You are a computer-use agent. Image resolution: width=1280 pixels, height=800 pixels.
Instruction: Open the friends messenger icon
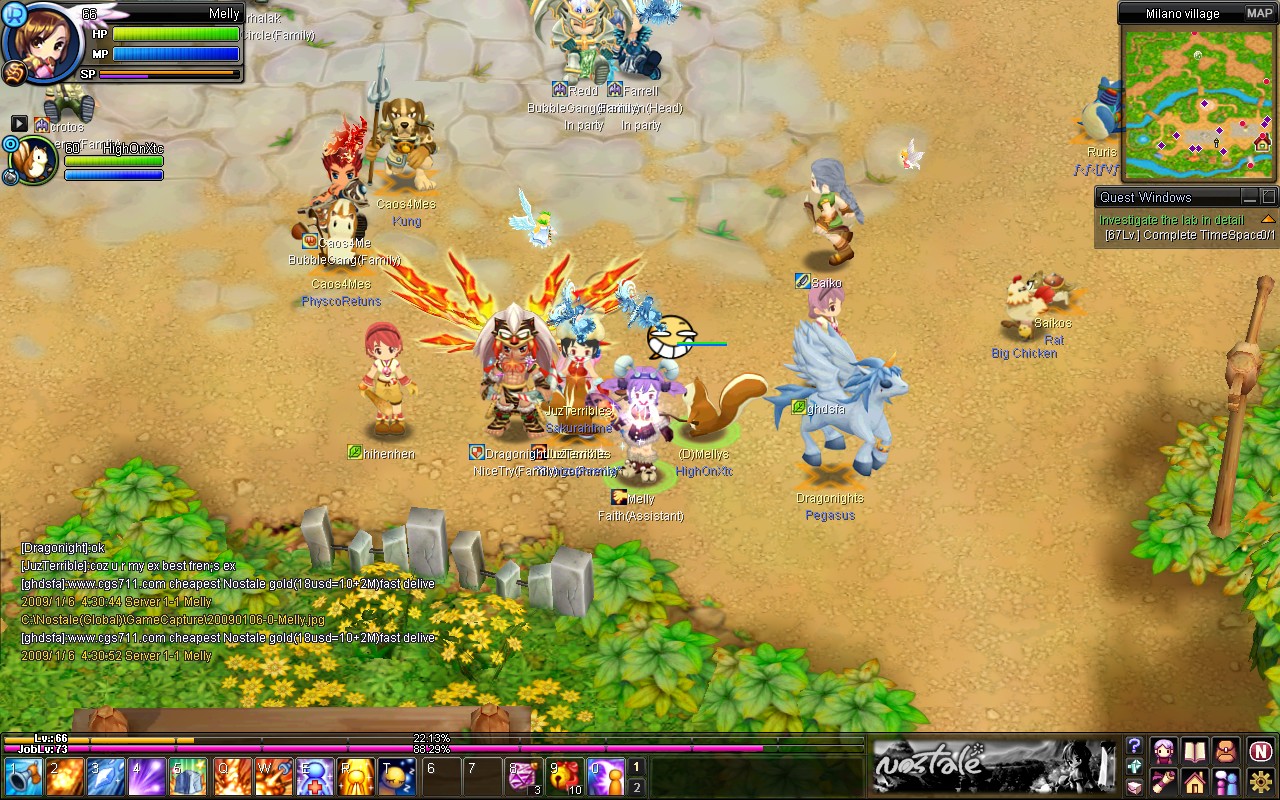point(1226,782)
